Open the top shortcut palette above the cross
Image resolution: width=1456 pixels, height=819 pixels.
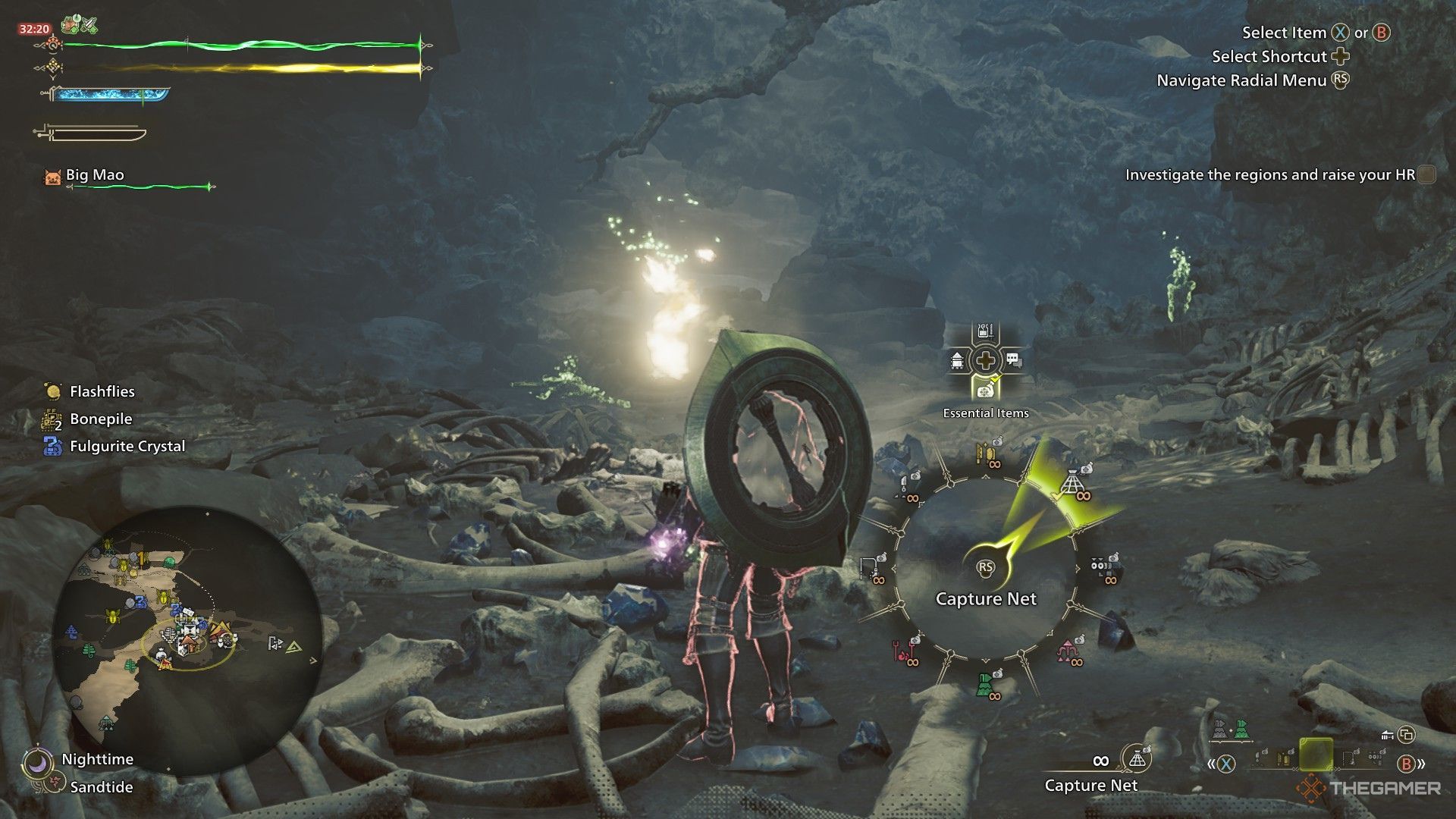(985, 332)
